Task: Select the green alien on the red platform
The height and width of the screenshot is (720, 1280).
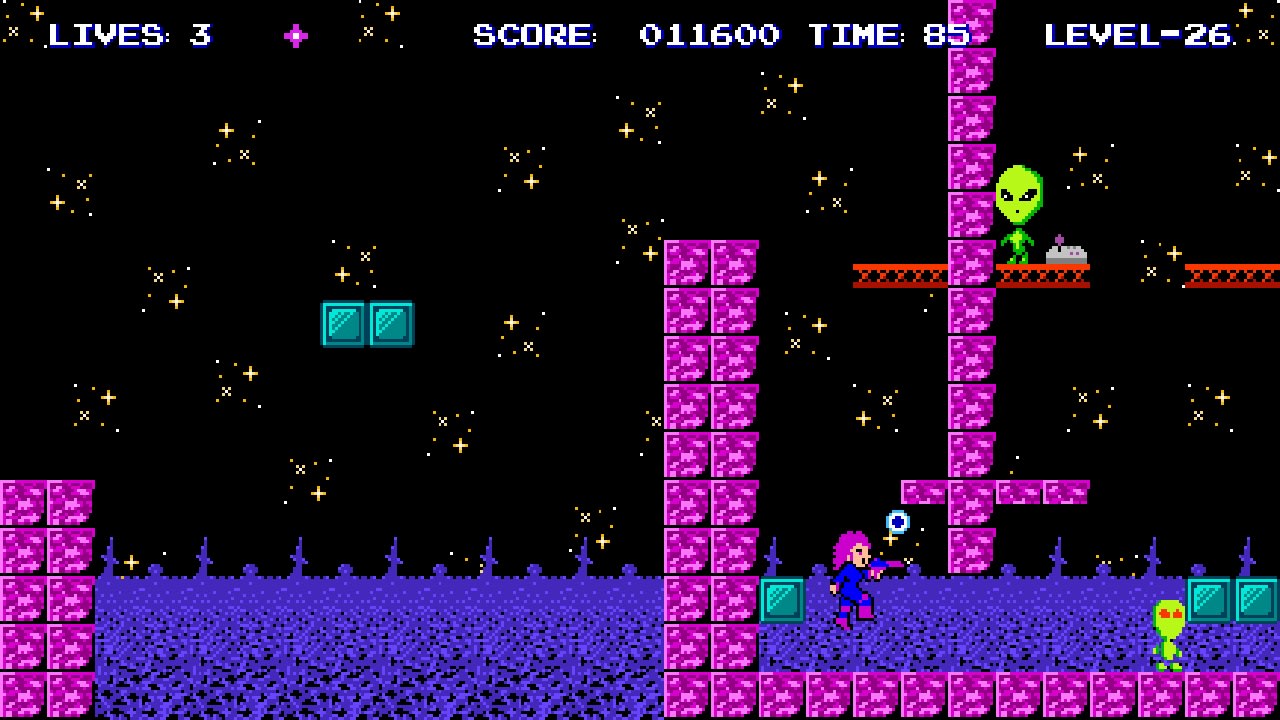Action: coord(1019,212)
